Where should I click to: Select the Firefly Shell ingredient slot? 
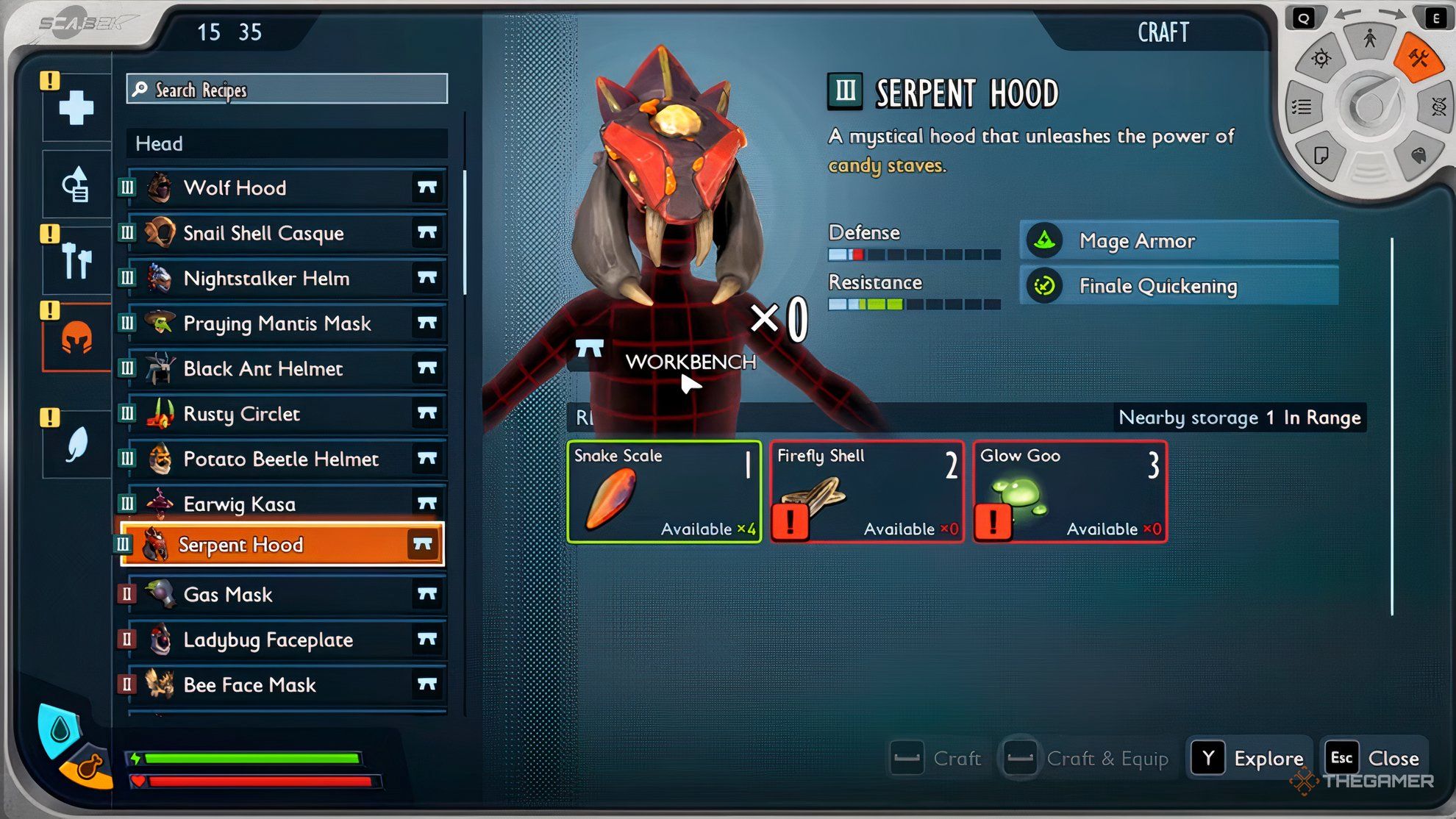click(867, 492)
